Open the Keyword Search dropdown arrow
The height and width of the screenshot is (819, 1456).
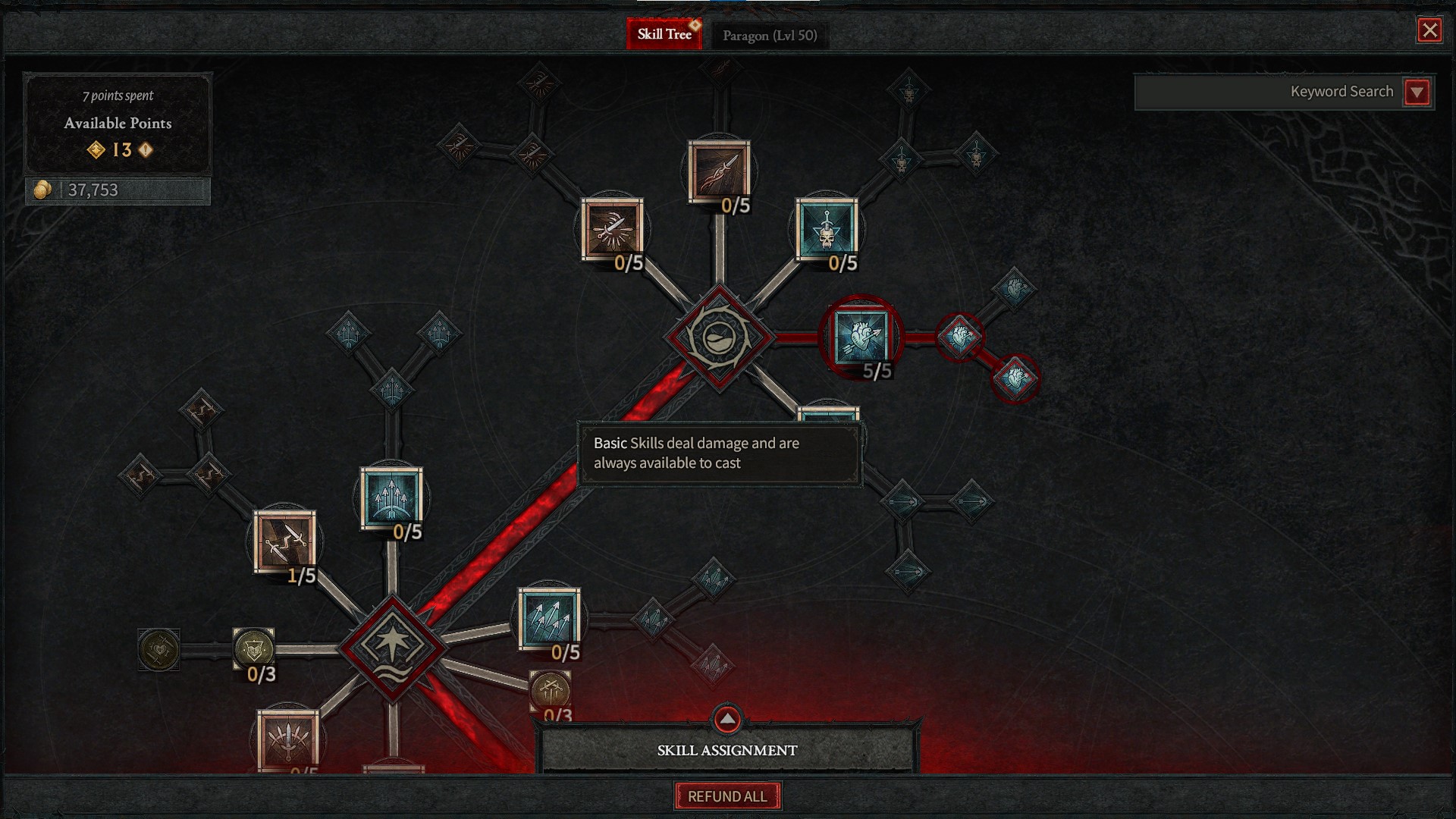[x=1417, y=93]
